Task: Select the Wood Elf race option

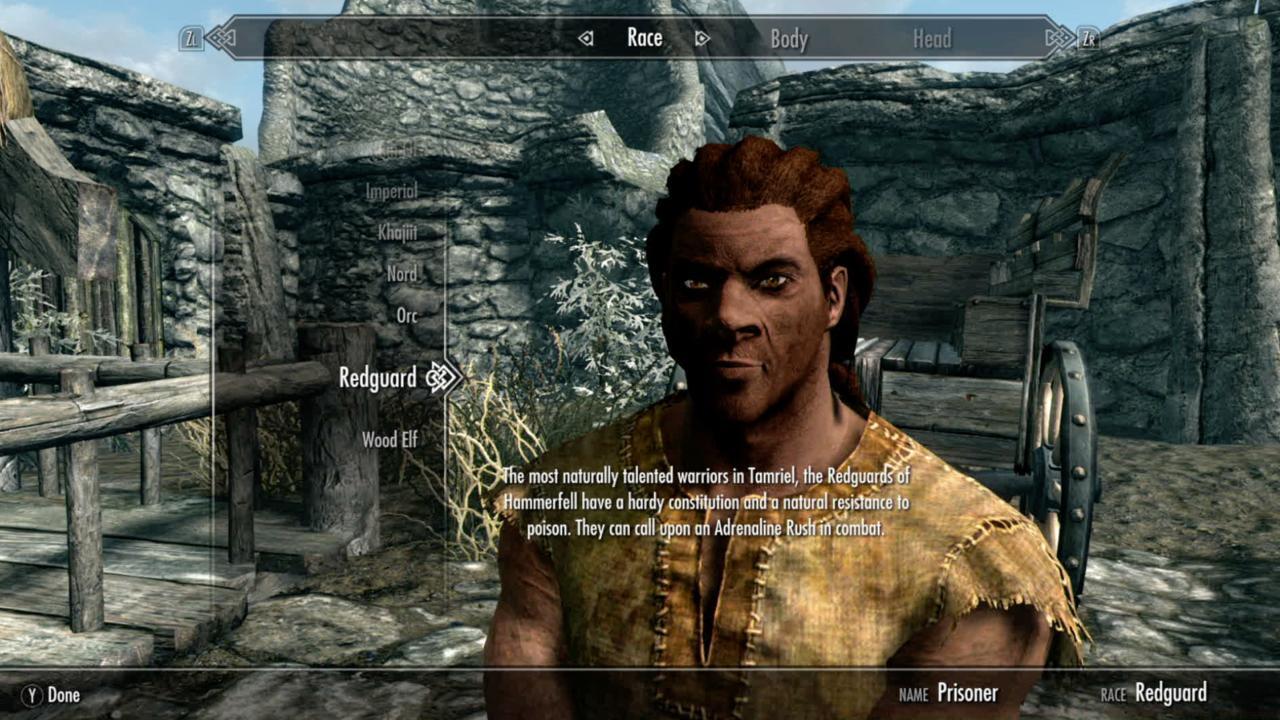Action: pyautogui.click(x=389, y=437)
